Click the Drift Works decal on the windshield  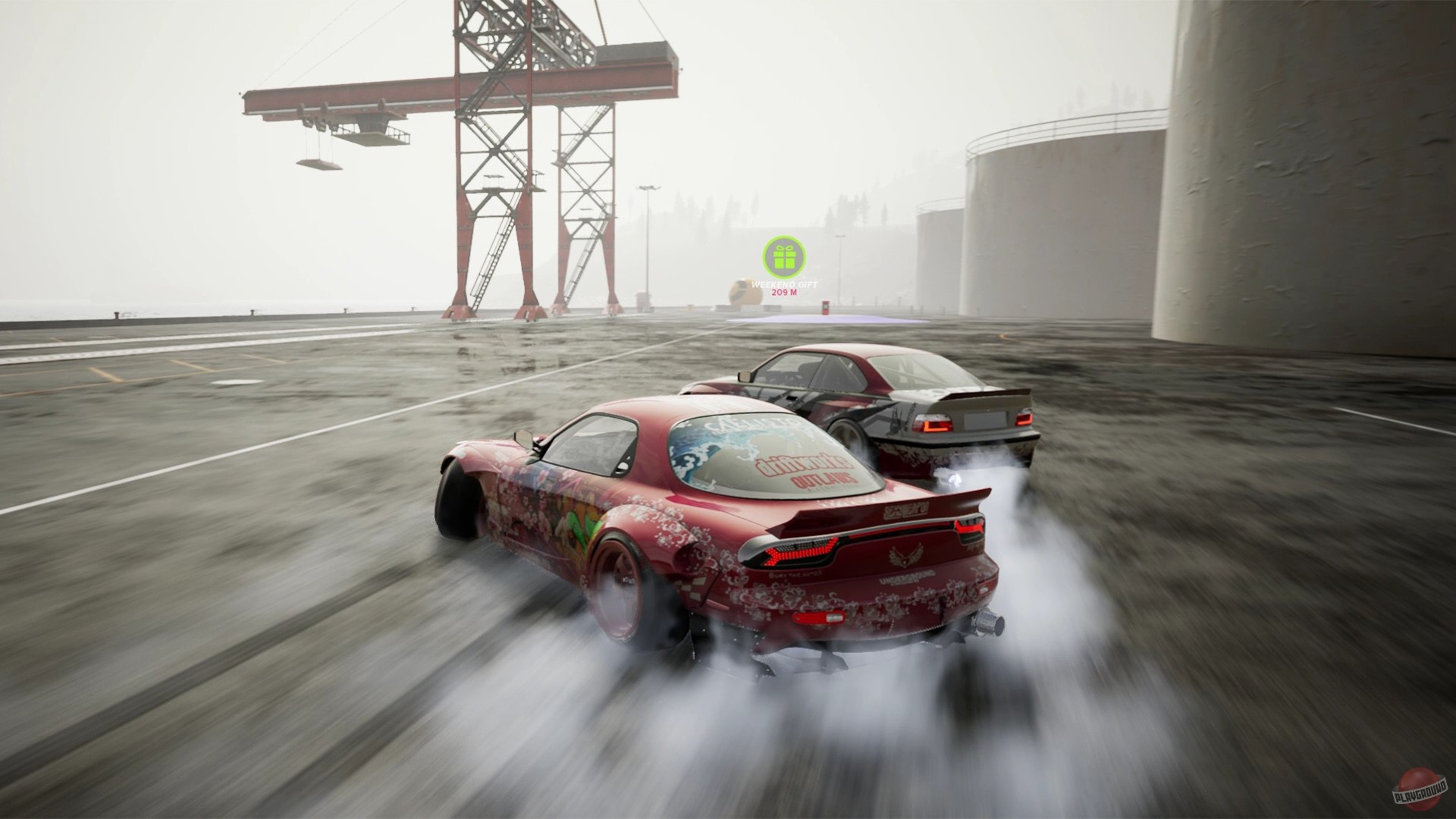point(805,463)
